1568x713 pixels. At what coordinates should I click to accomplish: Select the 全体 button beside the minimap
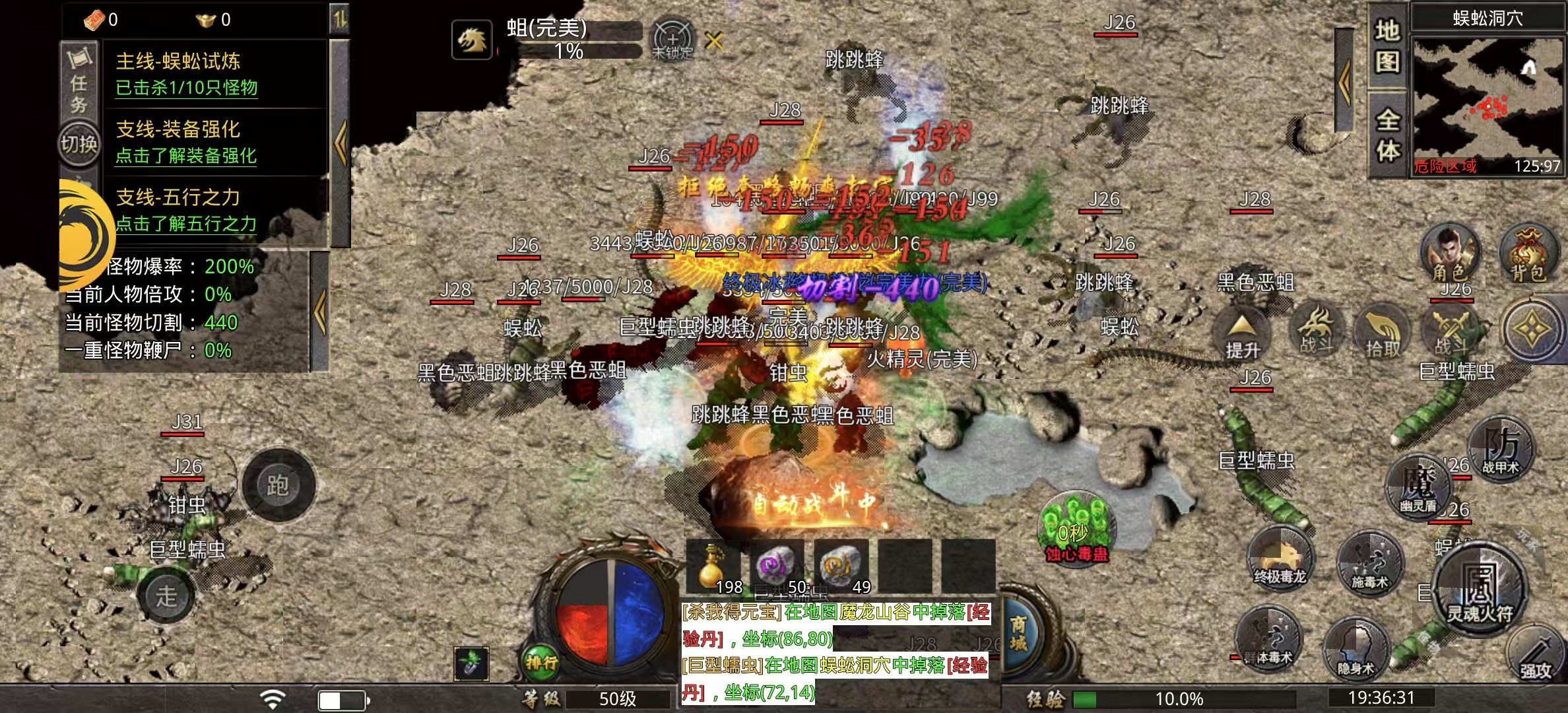coord(1388,135)
